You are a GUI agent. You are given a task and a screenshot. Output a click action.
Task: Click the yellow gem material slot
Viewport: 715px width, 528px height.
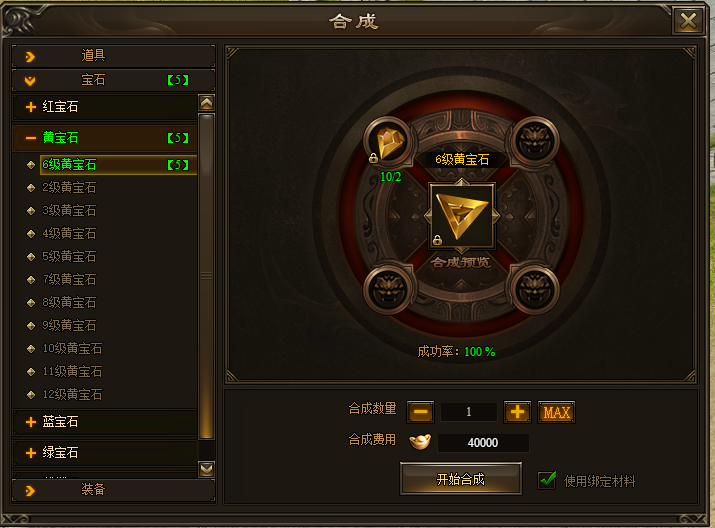coord(389,143)
